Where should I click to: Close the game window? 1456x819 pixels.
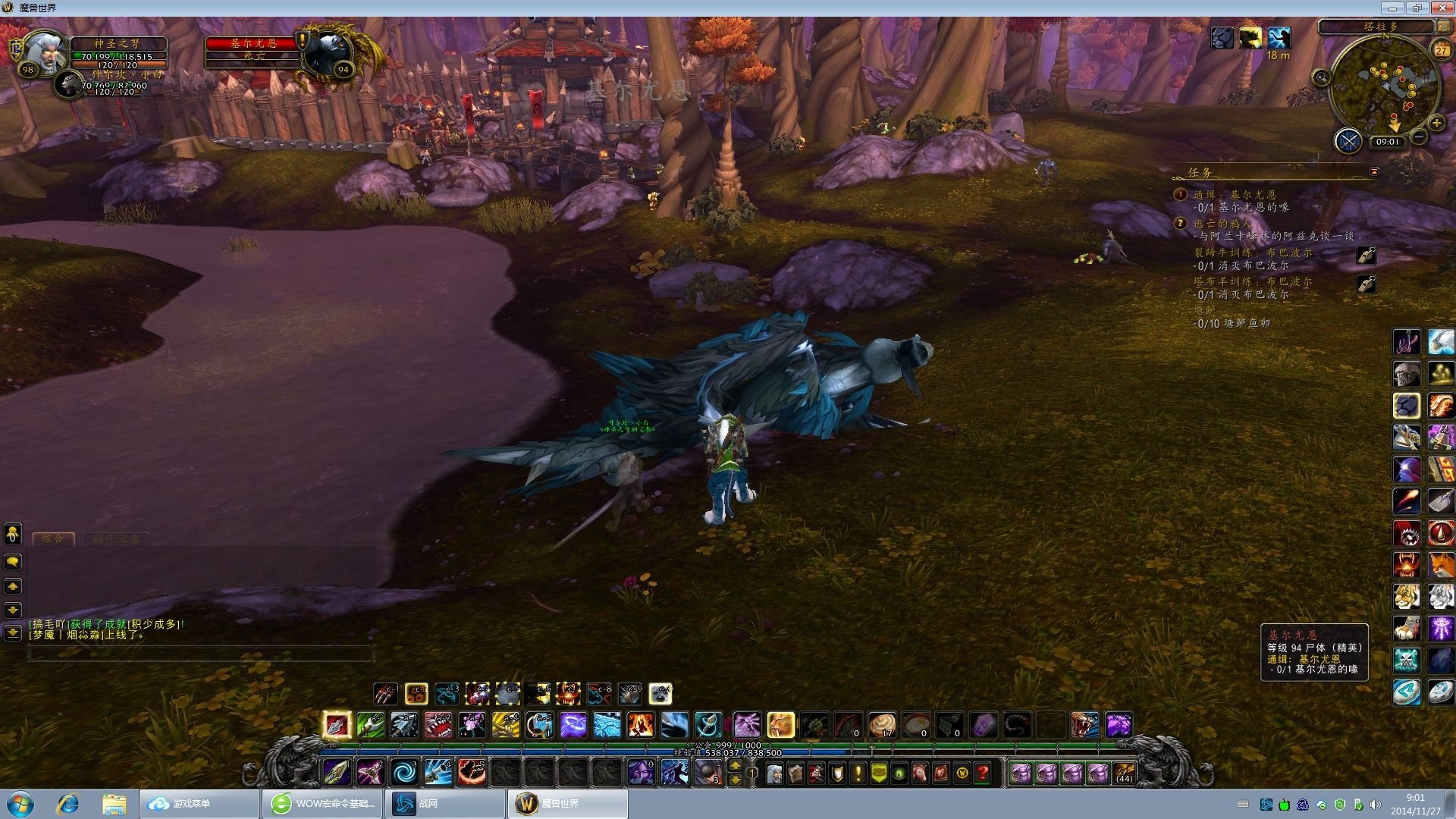point(1441,8)
